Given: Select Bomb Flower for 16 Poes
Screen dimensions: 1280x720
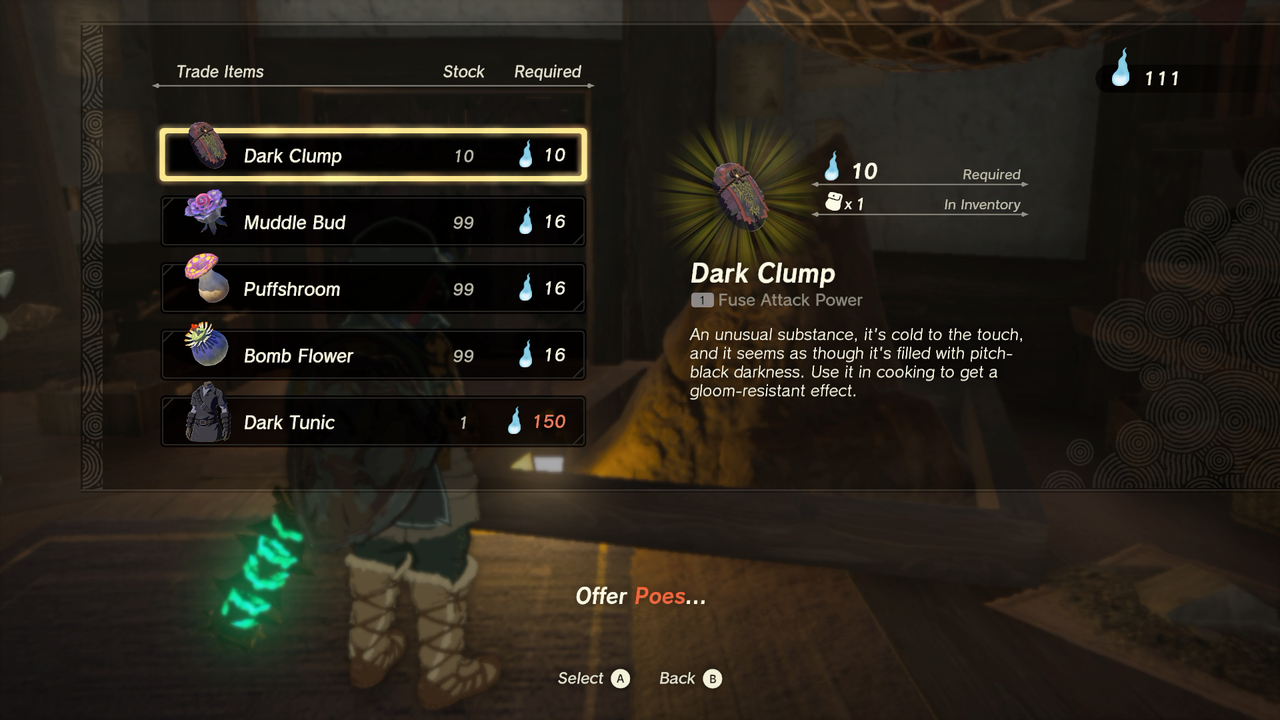Looking at the screenshot, I should [x=373, y=355].
